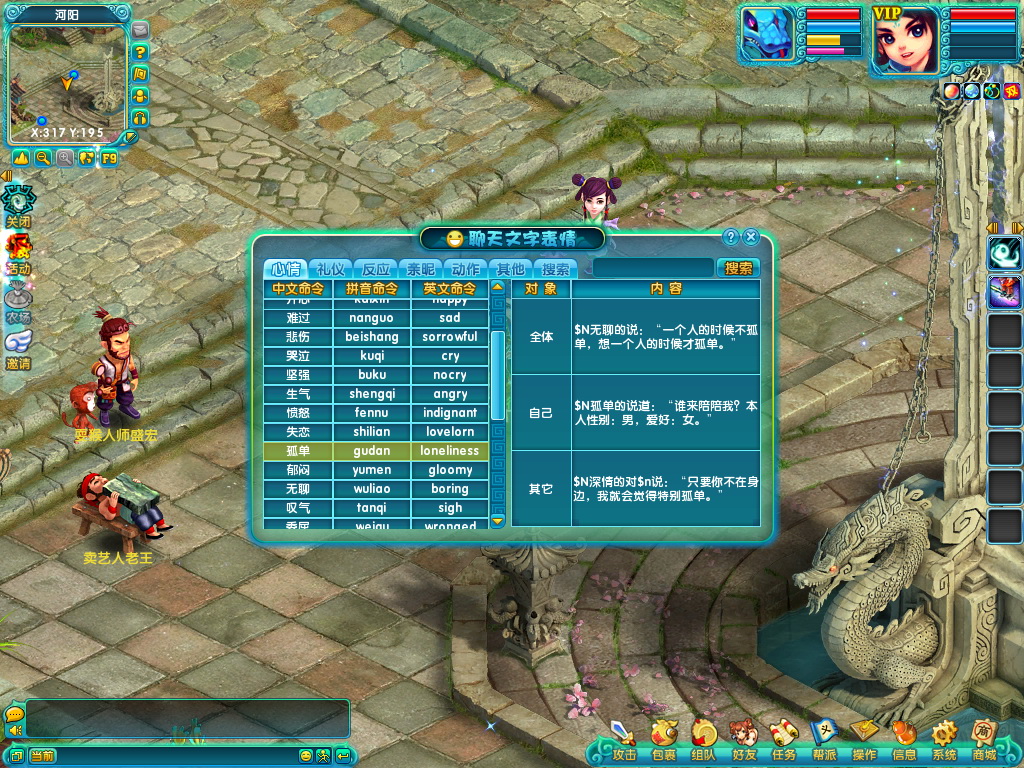Open the 亲昵 emote tab

click(x=421, y=269)
